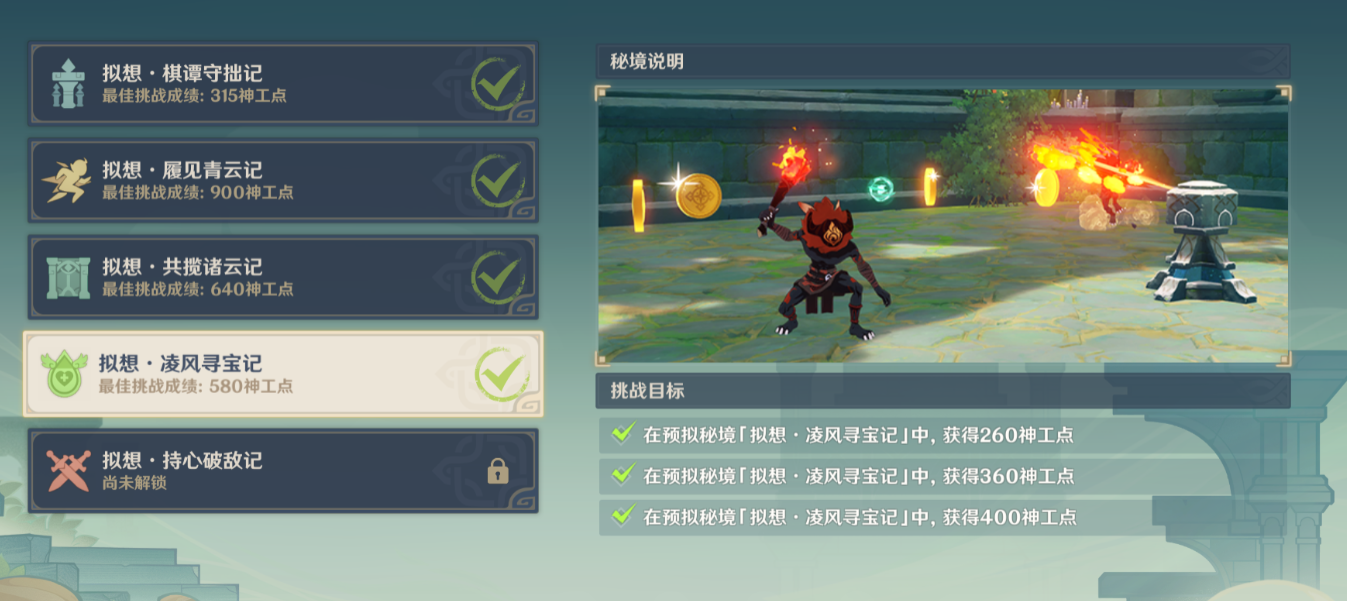Select the 360神工点 objective row
This screenshot has height=601, width=1347.
pos(943,476)
